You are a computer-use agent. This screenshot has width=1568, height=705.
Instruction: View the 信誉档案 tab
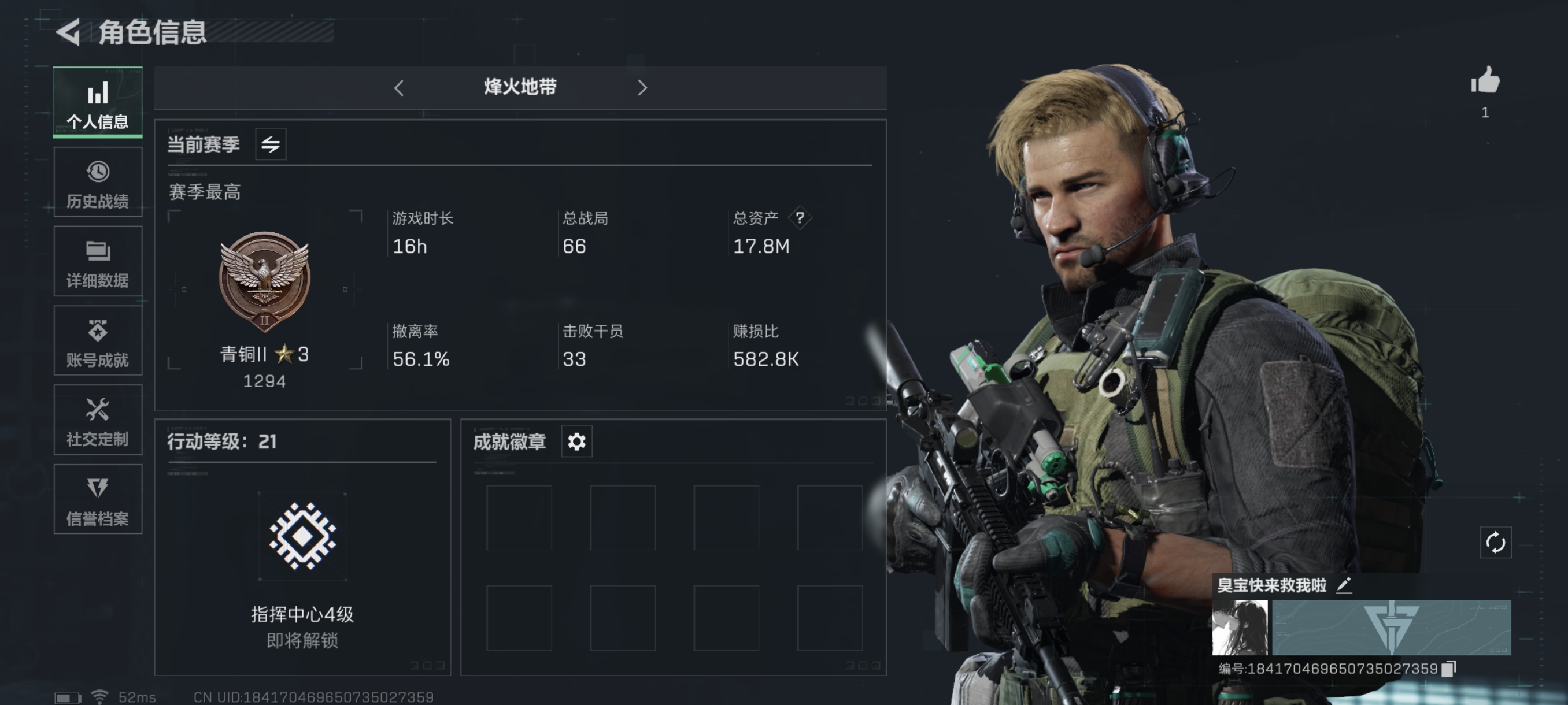(97, 499)
